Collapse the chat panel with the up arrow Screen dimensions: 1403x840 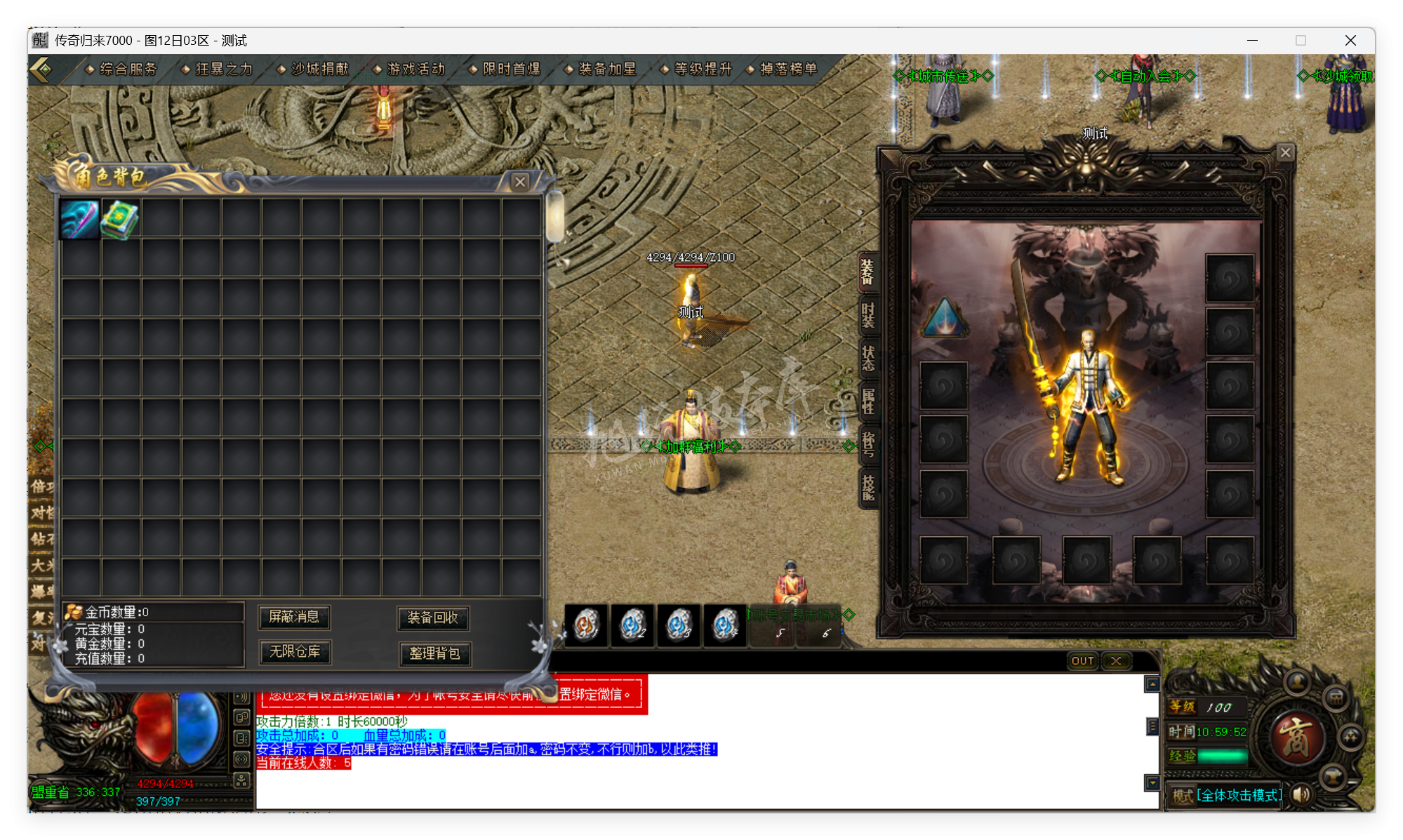[1152, 684]
